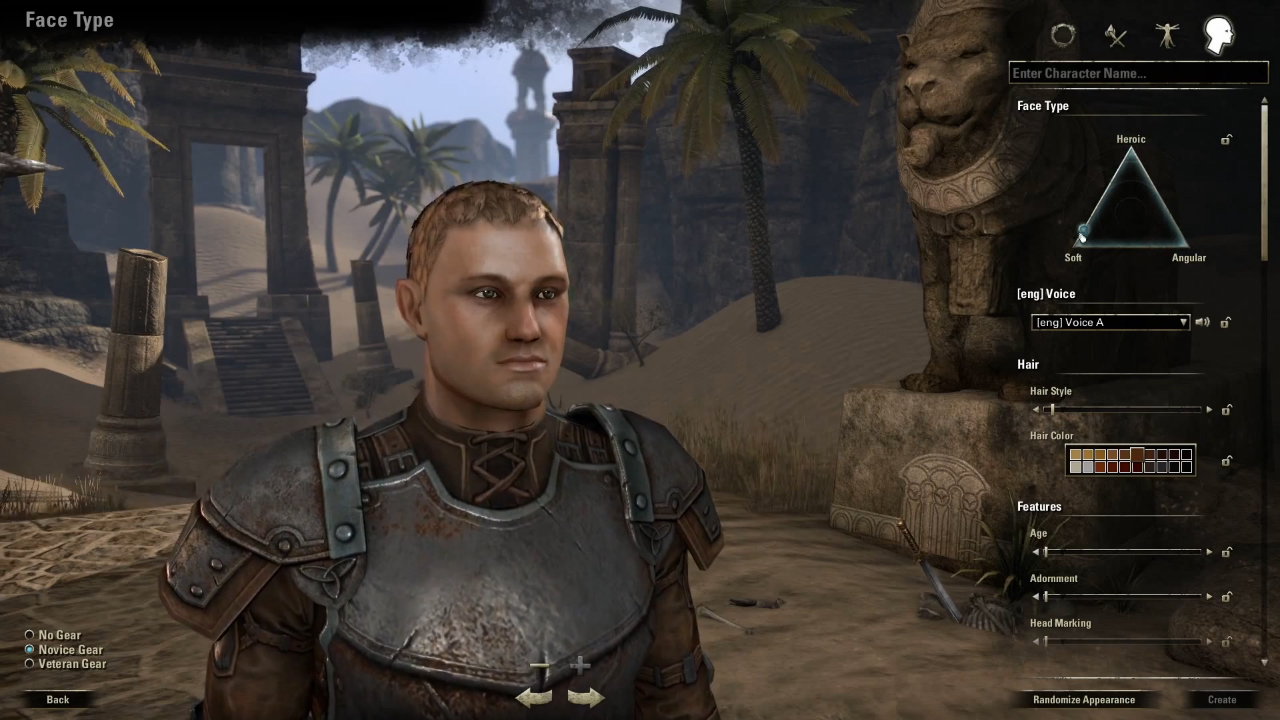Select the No Gear option

tap(30, 635)
